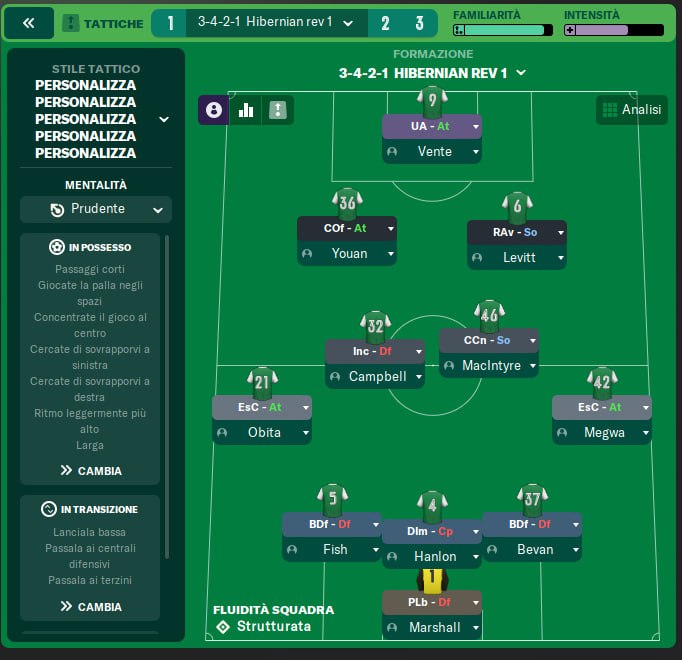Click Cambia under In Transizione

point(90,606)
